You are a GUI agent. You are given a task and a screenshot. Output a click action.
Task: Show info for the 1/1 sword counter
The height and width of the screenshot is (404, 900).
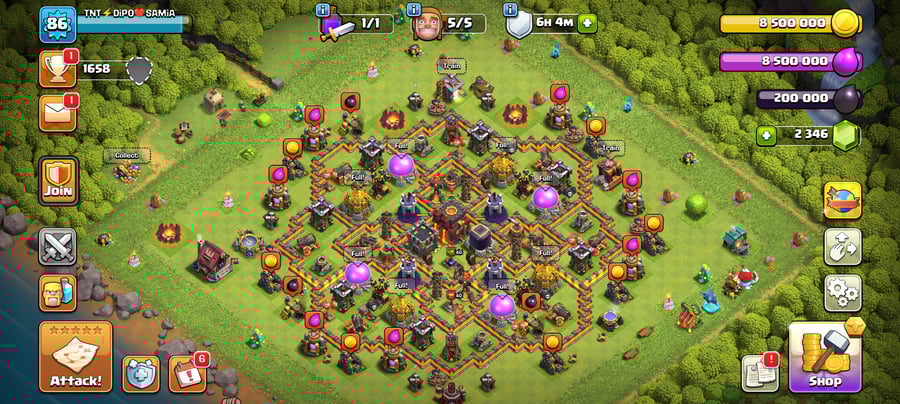(x=323, y=11)
